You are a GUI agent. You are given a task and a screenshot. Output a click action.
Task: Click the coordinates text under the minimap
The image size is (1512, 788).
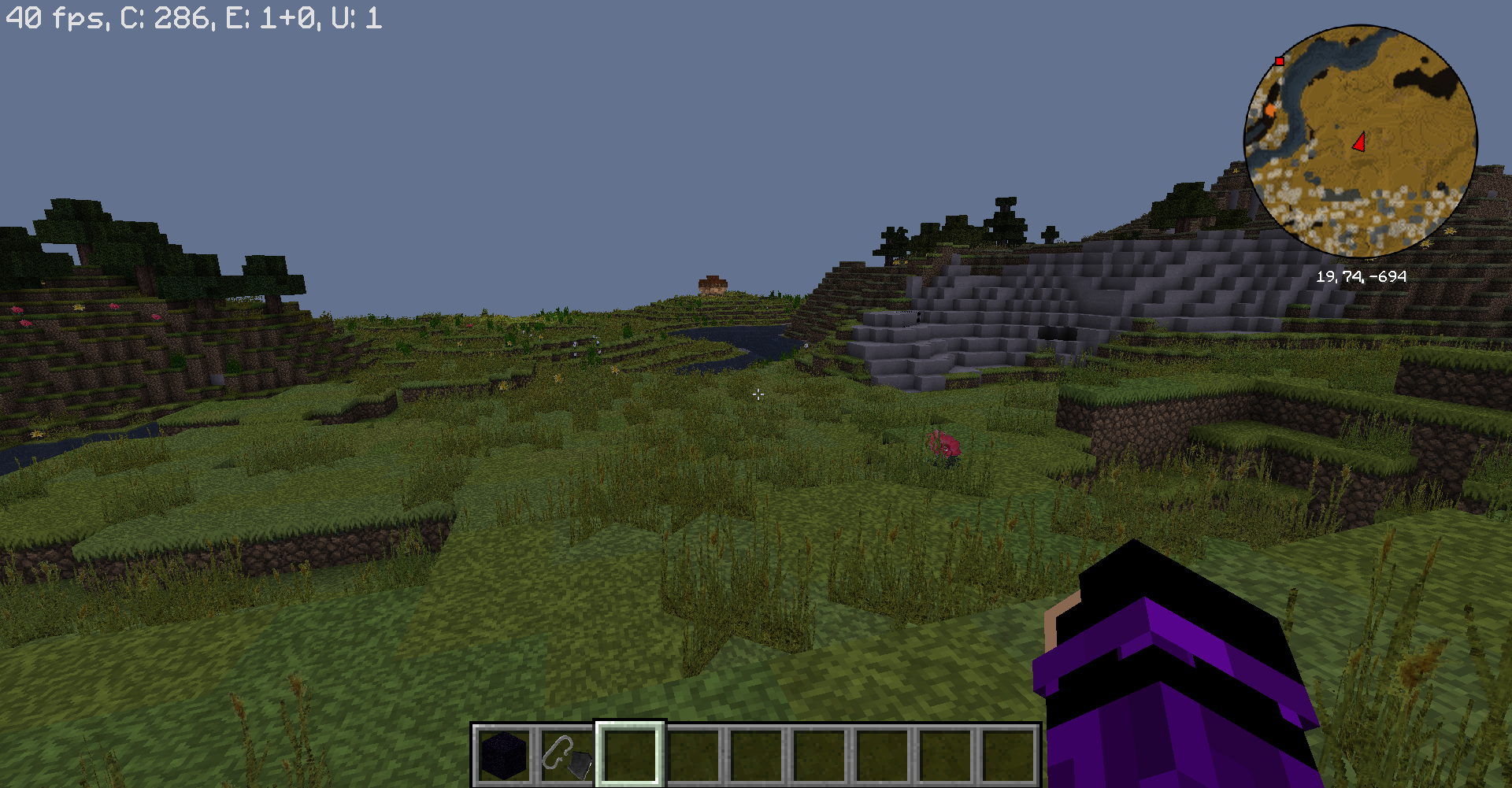[1362, 276]
